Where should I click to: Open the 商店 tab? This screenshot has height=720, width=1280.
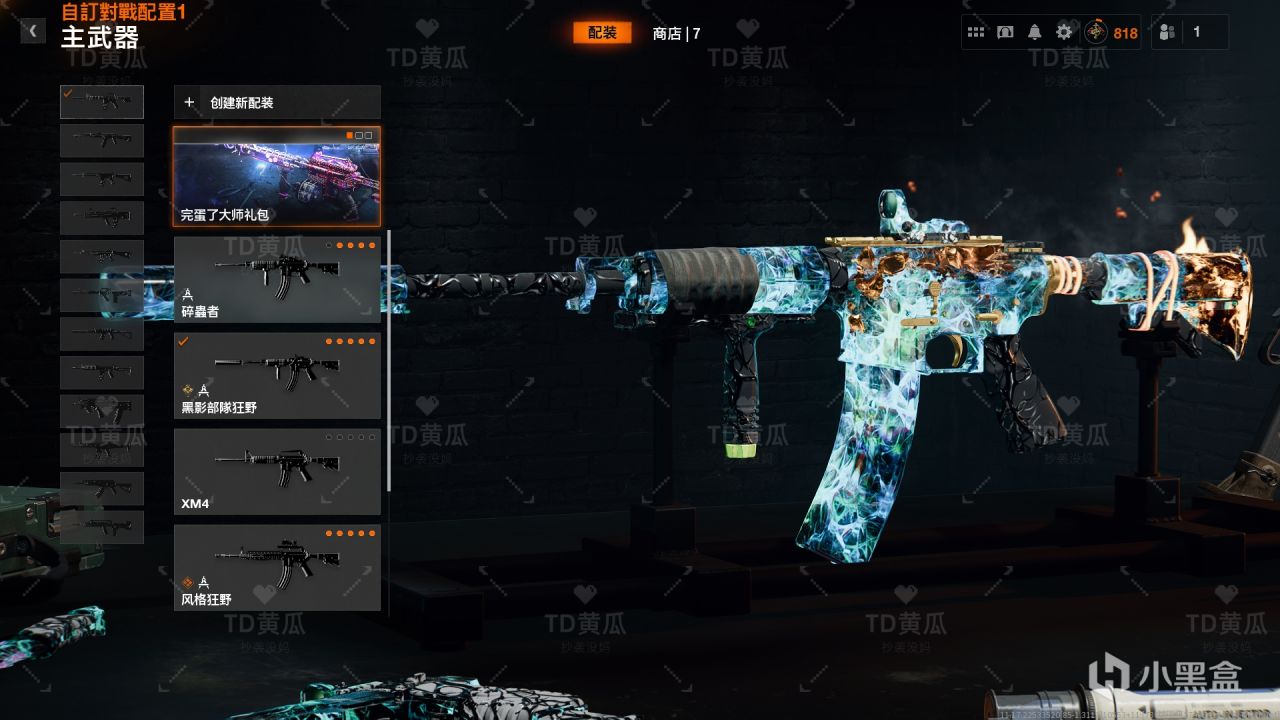click(676, 33)
